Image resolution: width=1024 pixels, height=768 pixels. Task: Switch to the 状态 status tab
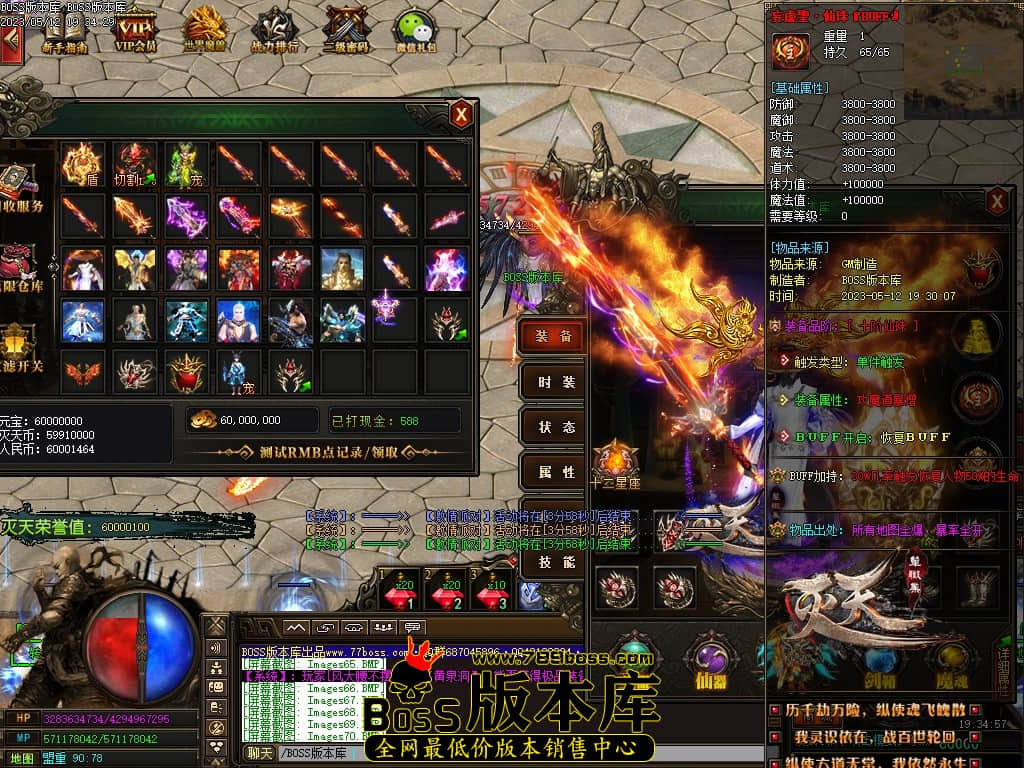coord(553,427)
